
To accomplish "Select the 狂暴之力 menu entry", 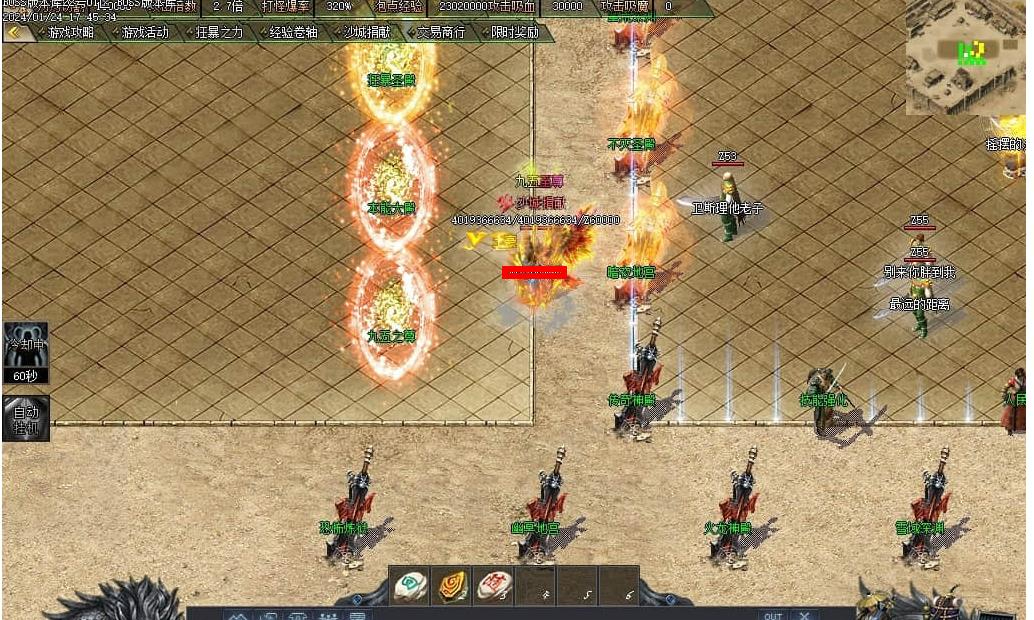I will click(219, 32).
